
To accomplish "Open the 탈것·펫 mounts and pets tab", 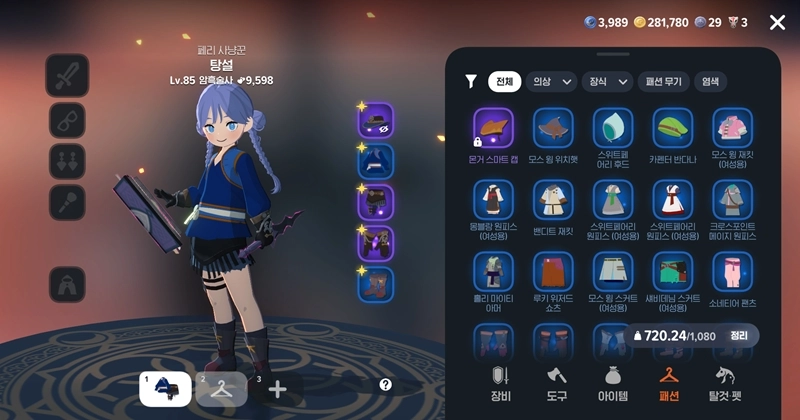I will click(725, 384).
